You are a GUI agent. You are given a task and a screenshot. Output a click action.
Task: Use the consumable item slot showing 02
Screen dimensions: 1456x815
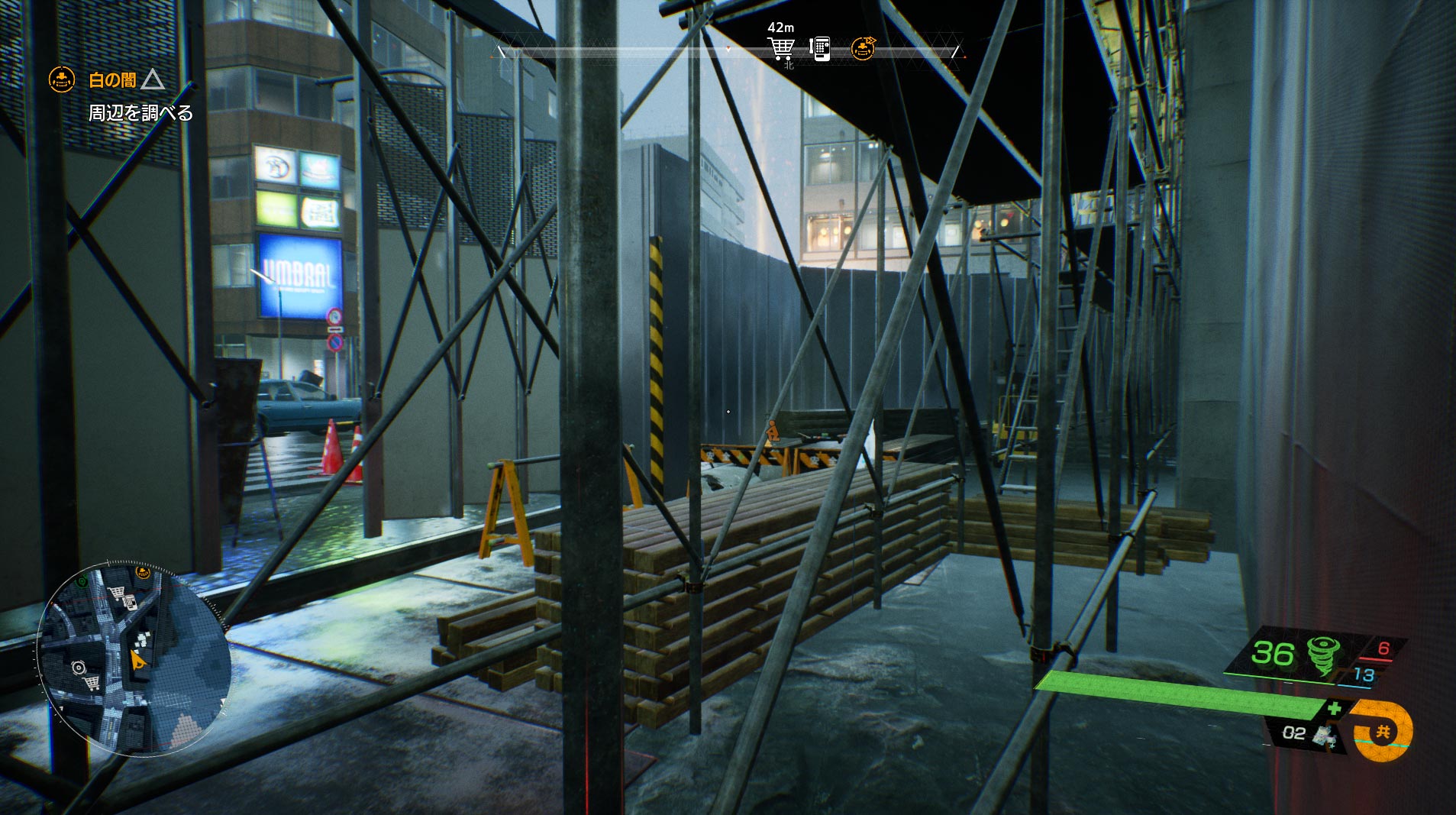pos(1307,733)
